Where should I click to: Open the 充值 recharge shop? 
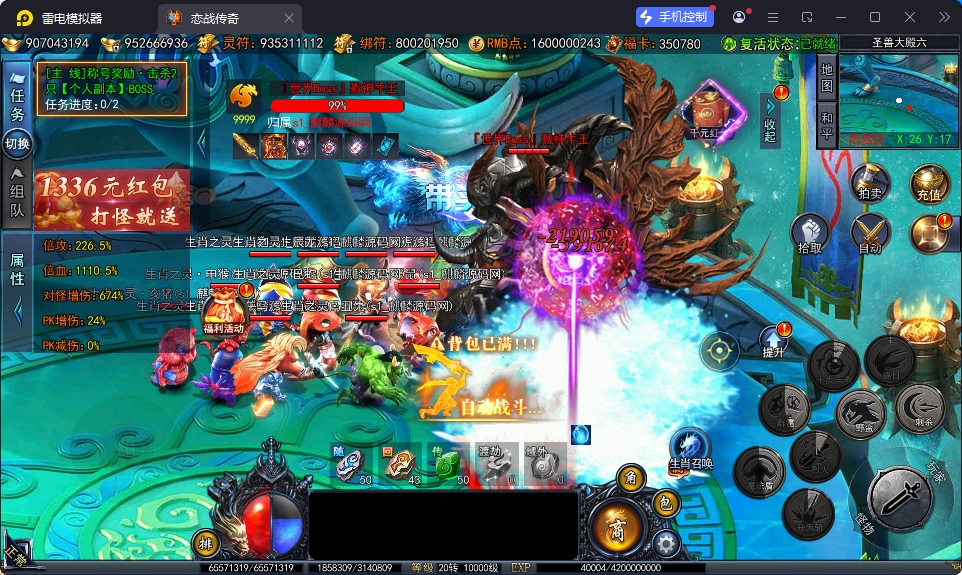click(928, 183)
